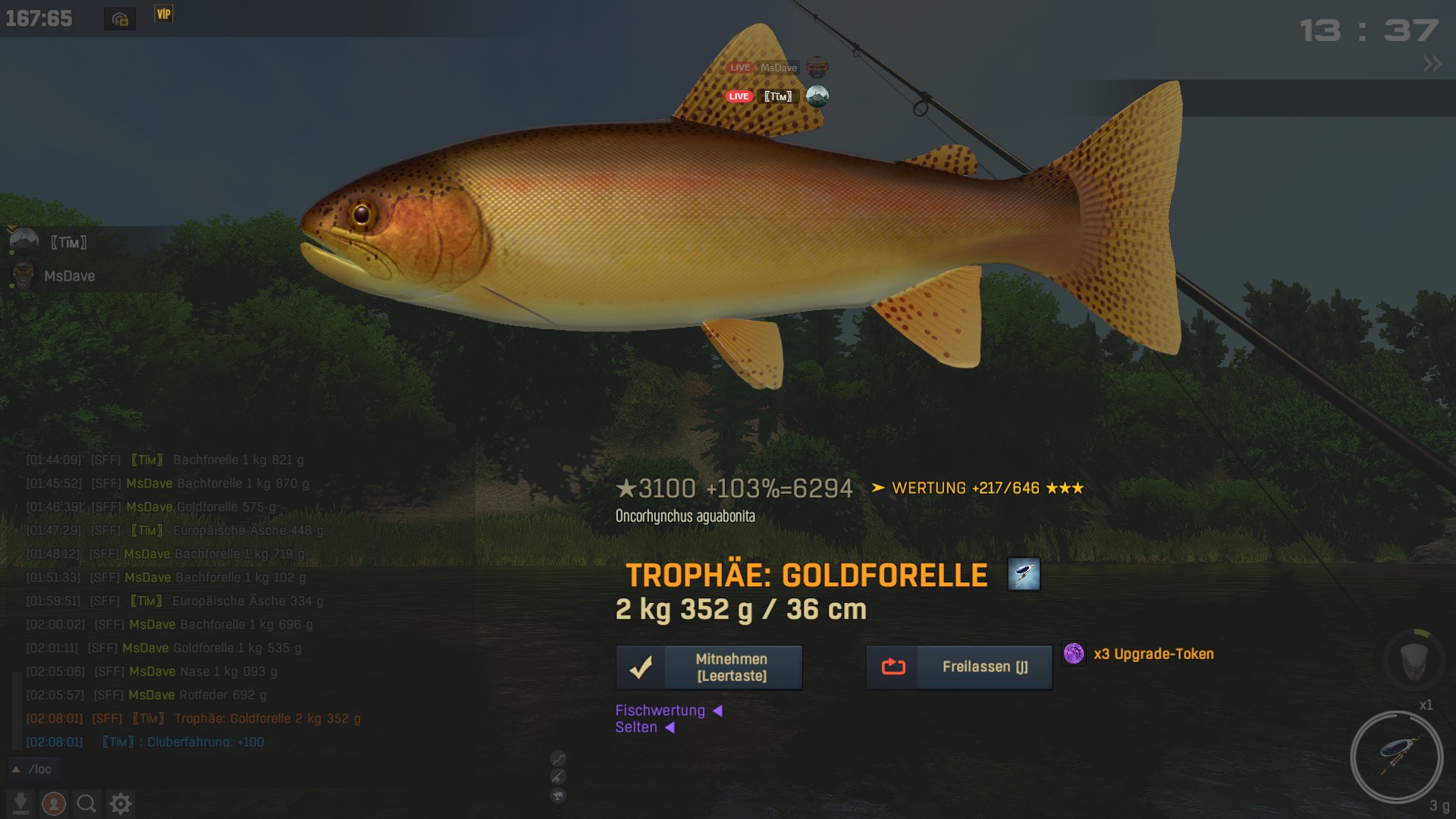This screenshot has height=819, width=1456.
Task: Click the equipped spinner lure circle
Action: click(x=1396, y=757)
